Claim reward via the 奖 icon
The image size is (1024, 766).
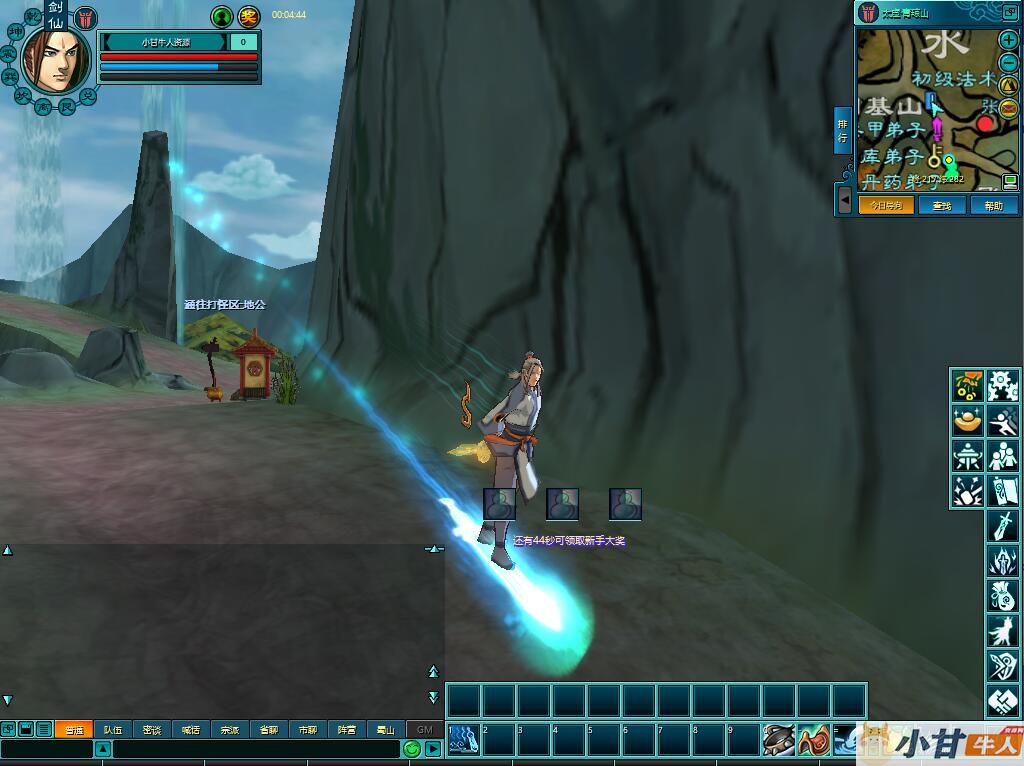coord(248,16)
